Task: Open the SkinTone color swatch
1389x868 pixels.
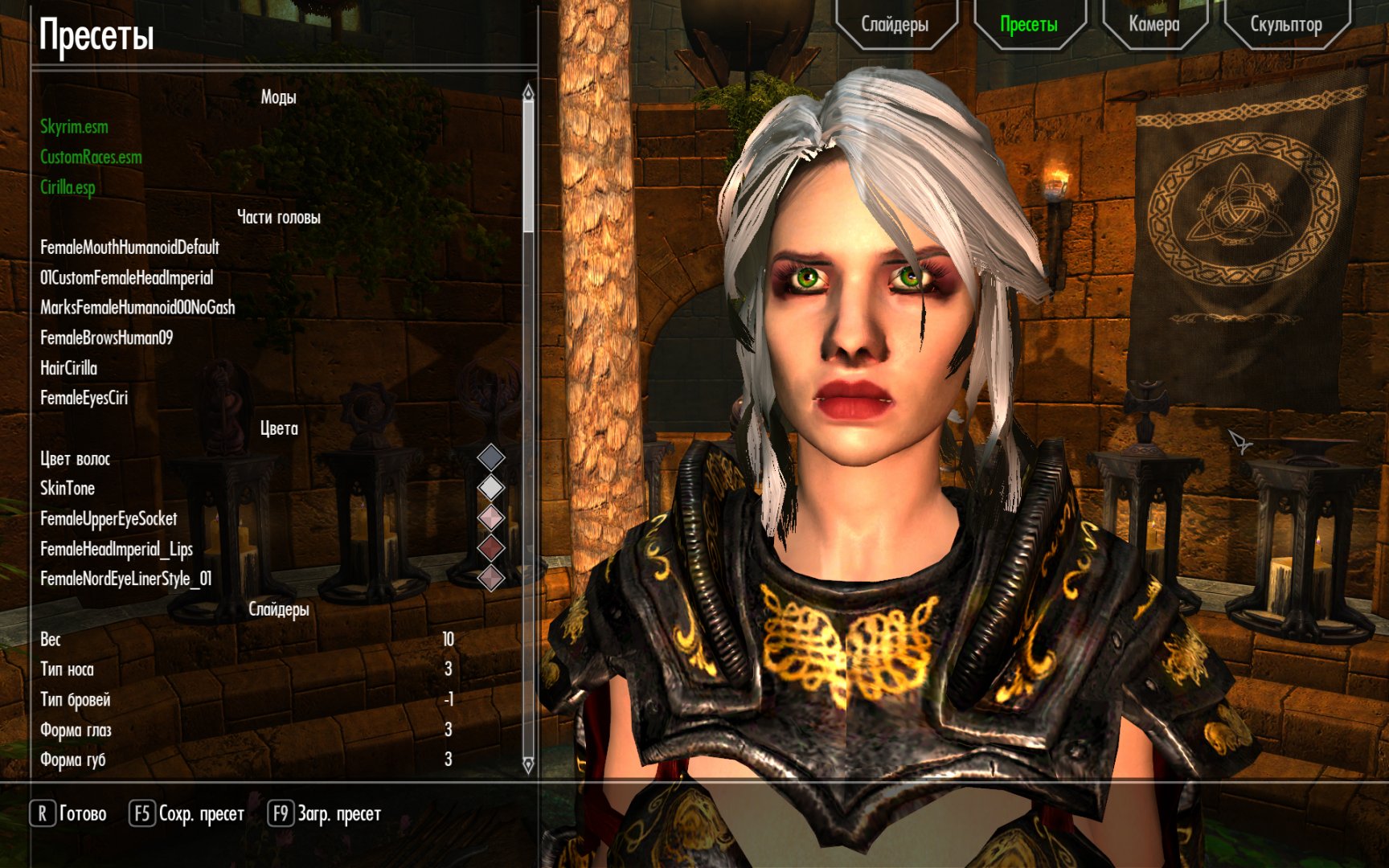Action: coord(490,488)
